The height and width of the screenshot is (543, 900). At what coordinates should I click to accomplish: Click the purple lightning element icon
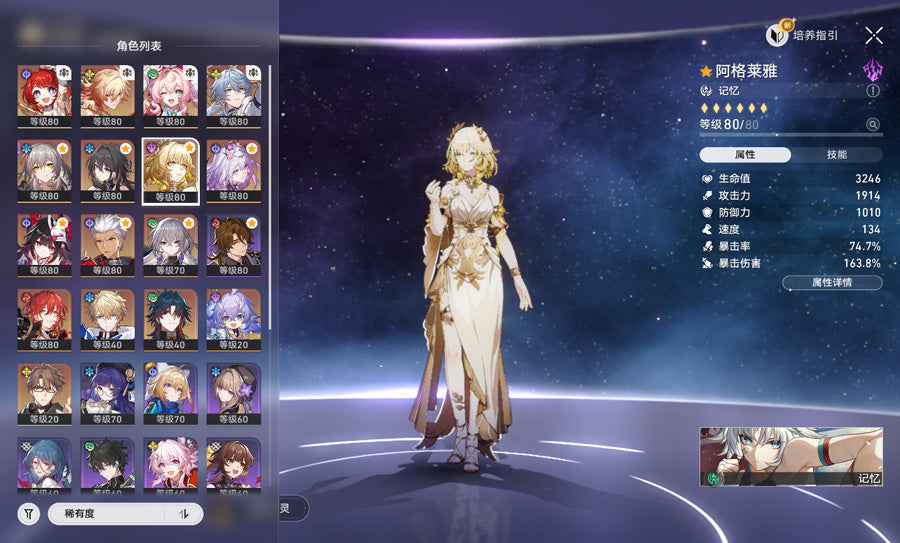[x=873, y=69]
